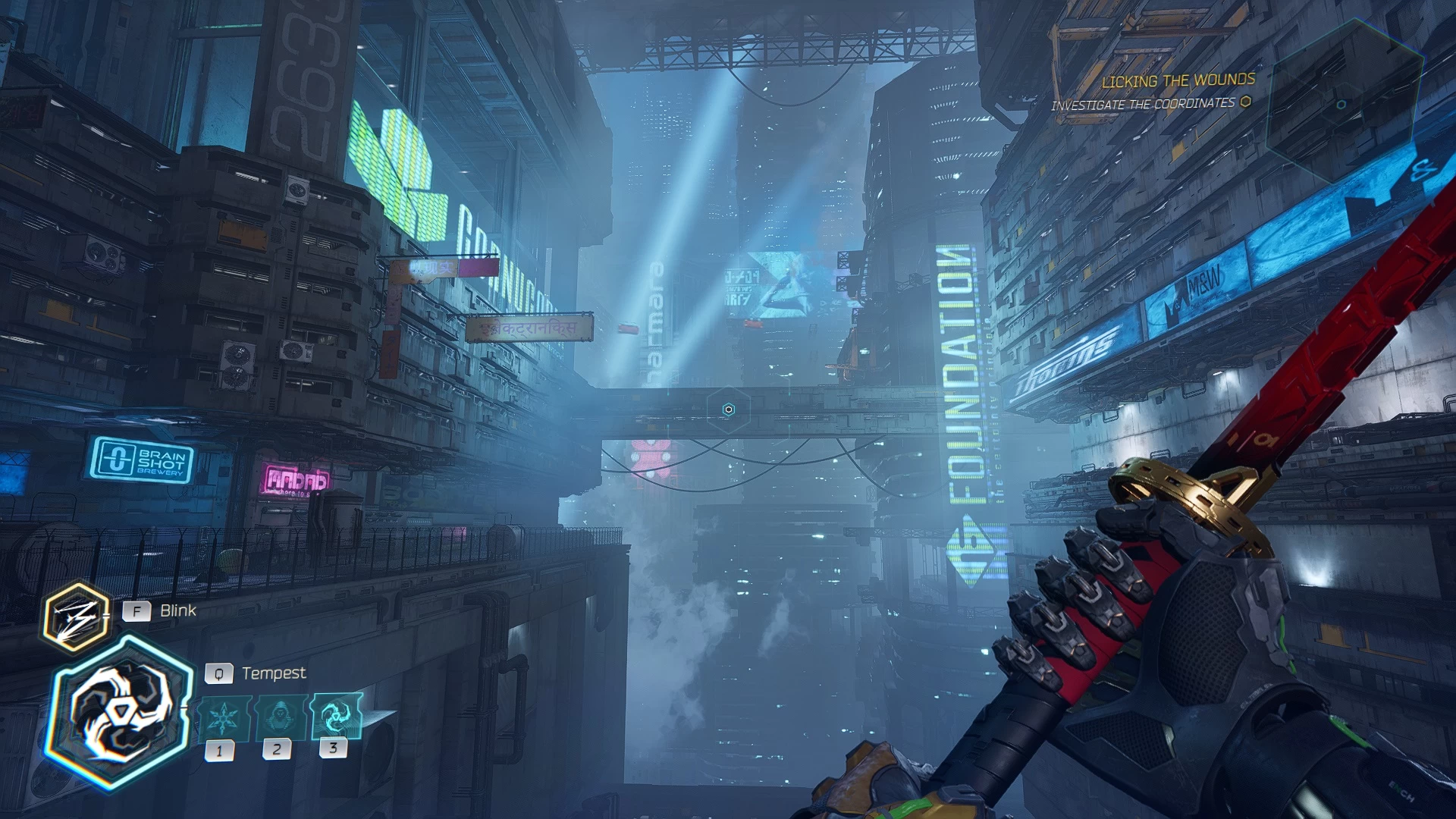The height and width of the screenshot is (819, 1456).
Task: Select the shuriken ability slot
Action: (x=223, y=717)
